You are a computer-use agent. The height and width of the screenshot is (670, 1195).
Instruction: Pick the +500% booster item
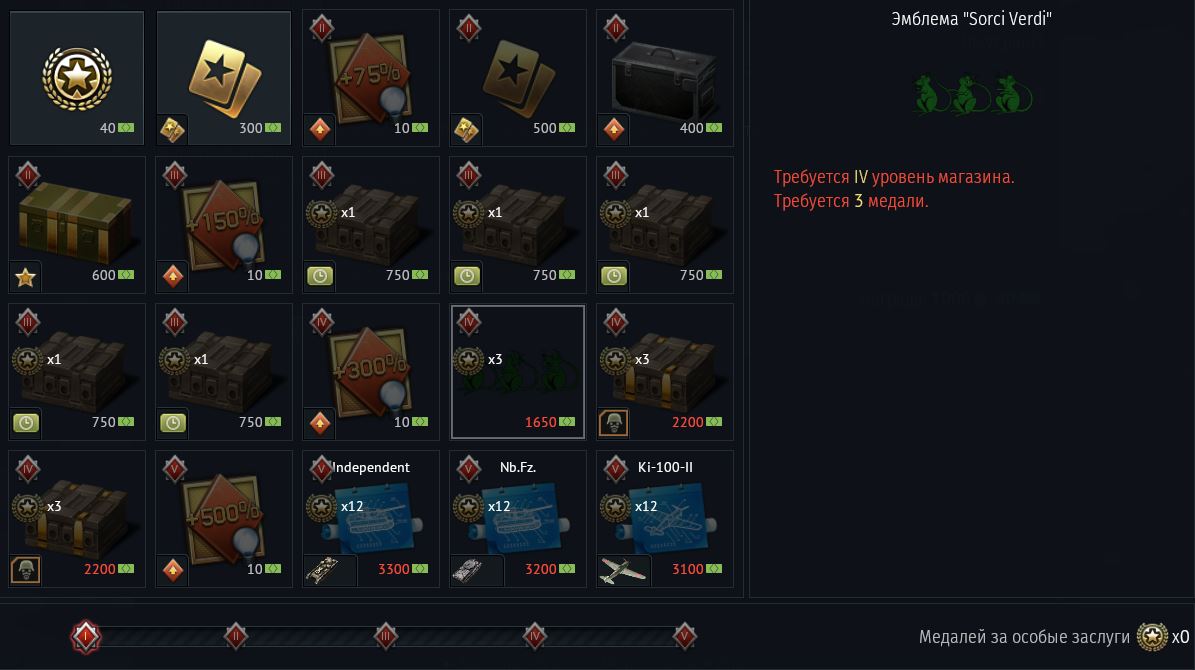click(224, 519)
